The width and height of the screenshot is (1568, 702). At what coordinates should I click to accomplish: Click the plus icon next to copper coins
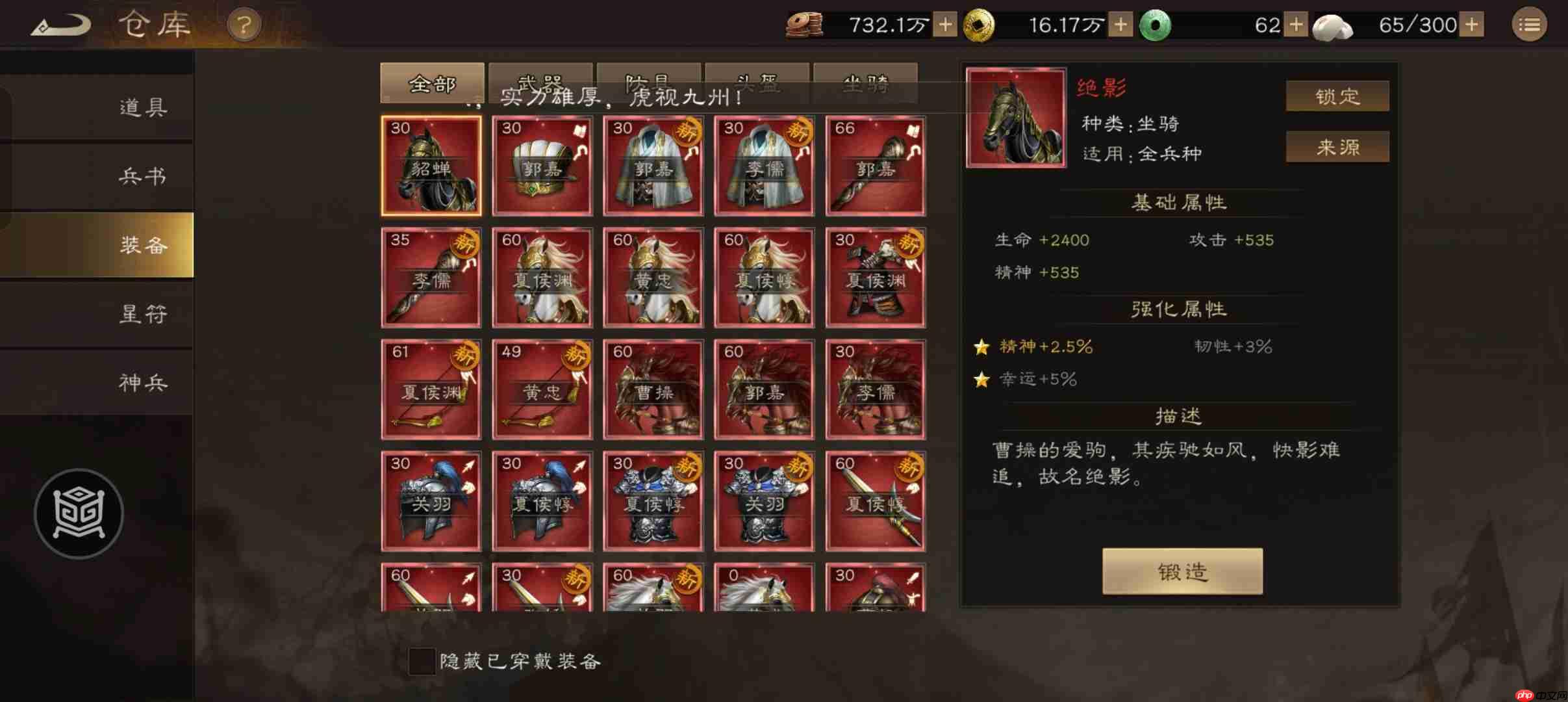click(945, 24)
